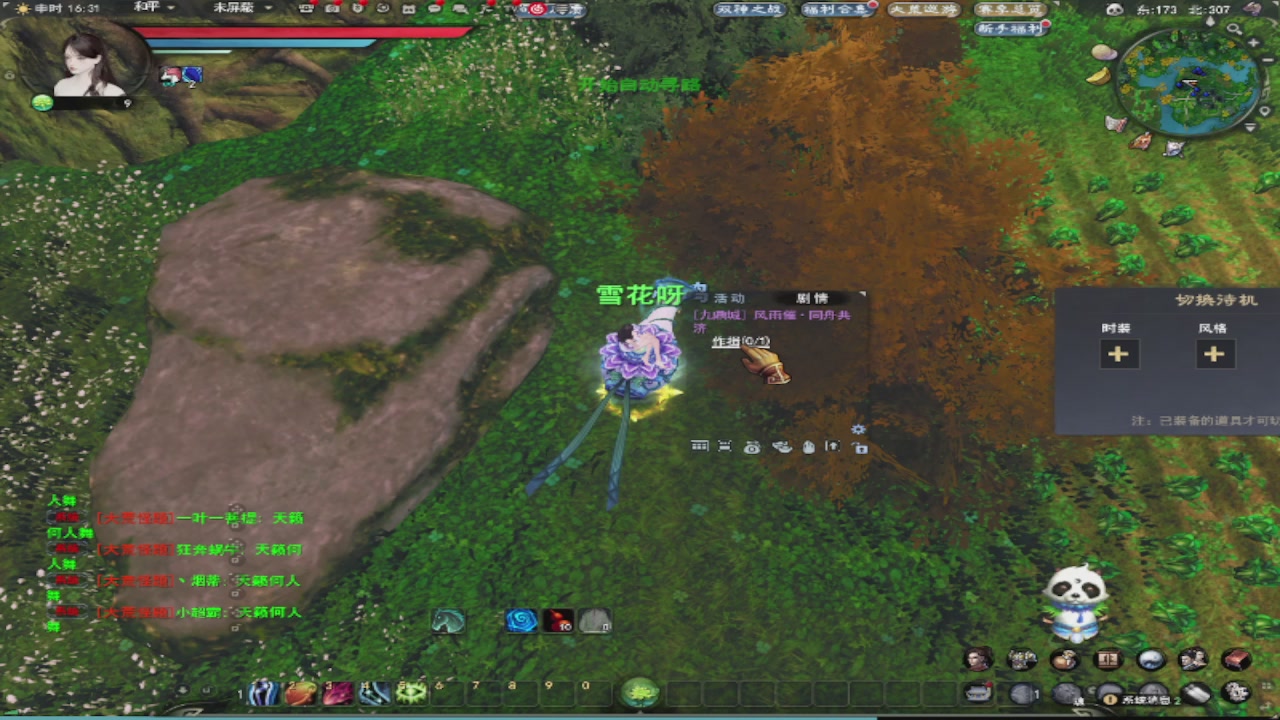Open the yin-yang cultivation icon bottom right
This screenshot has height=720, width=1280.
[x=1152, y=658]
